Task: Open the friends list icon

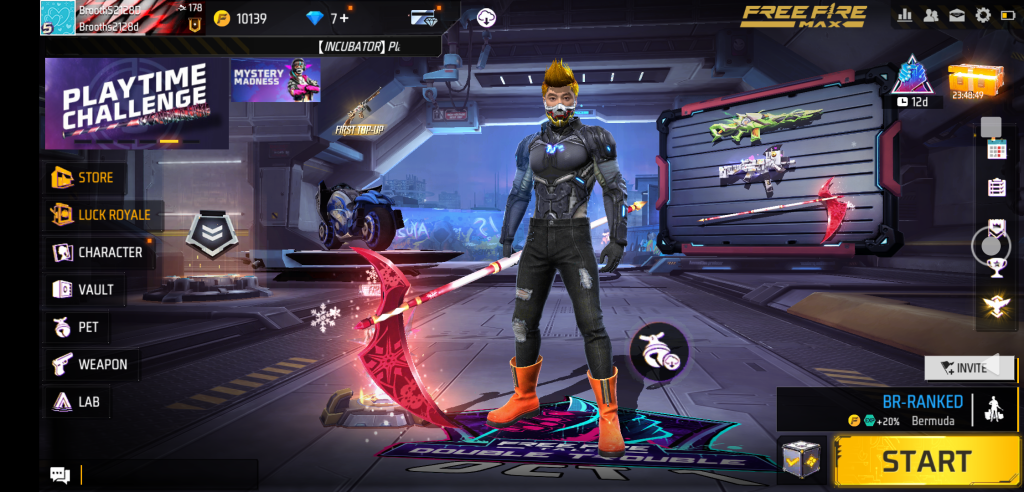Action: click(x=931, y=15)
